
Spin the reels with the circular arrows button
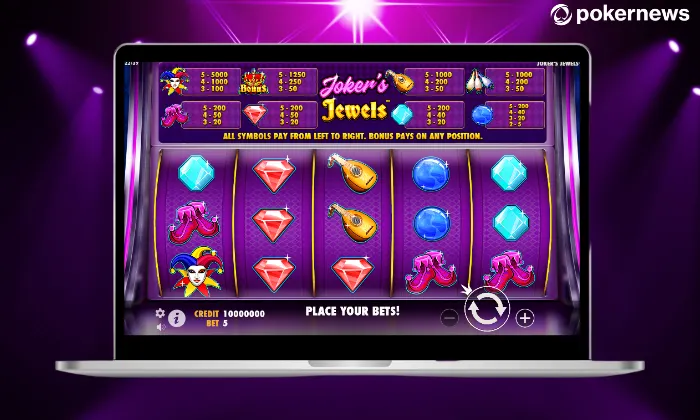(487, 310)
